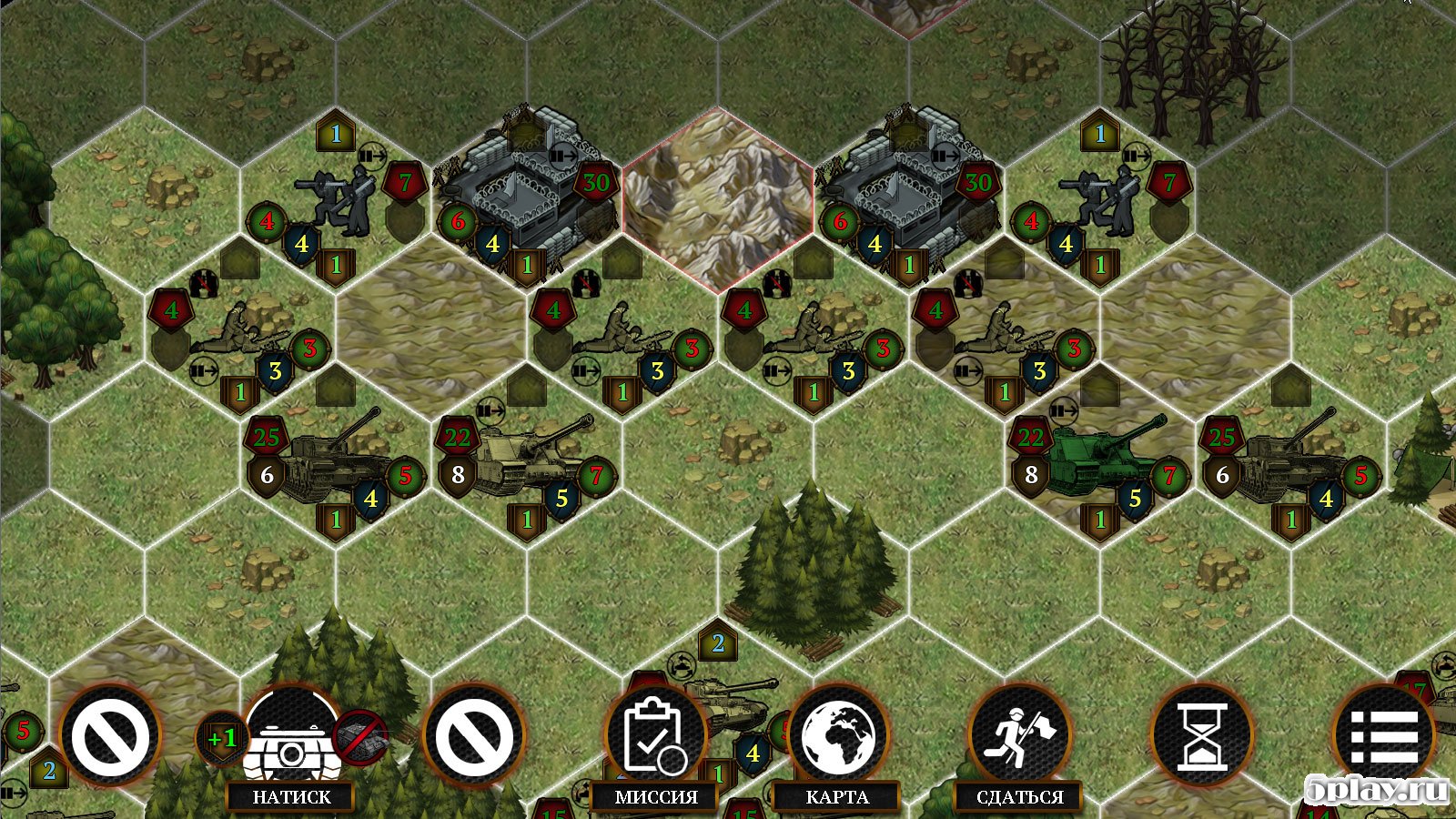Open the list menu button

point(1384,737)
